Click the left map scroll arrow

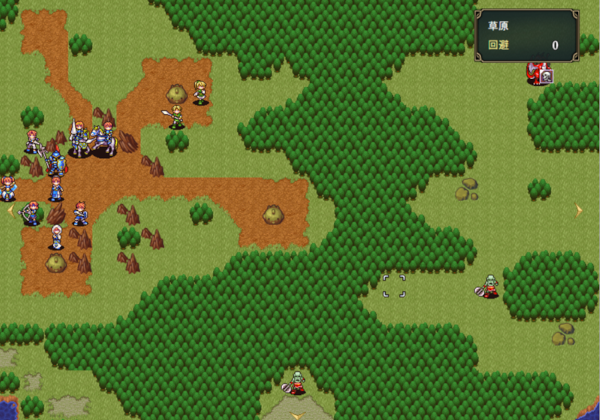point(10,210)
